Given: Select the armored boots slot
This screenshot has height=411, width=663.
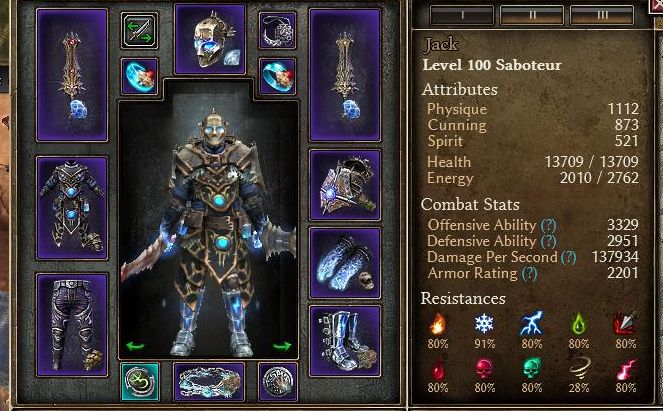Looking at the screenshot, I should (x=345, y=340).
